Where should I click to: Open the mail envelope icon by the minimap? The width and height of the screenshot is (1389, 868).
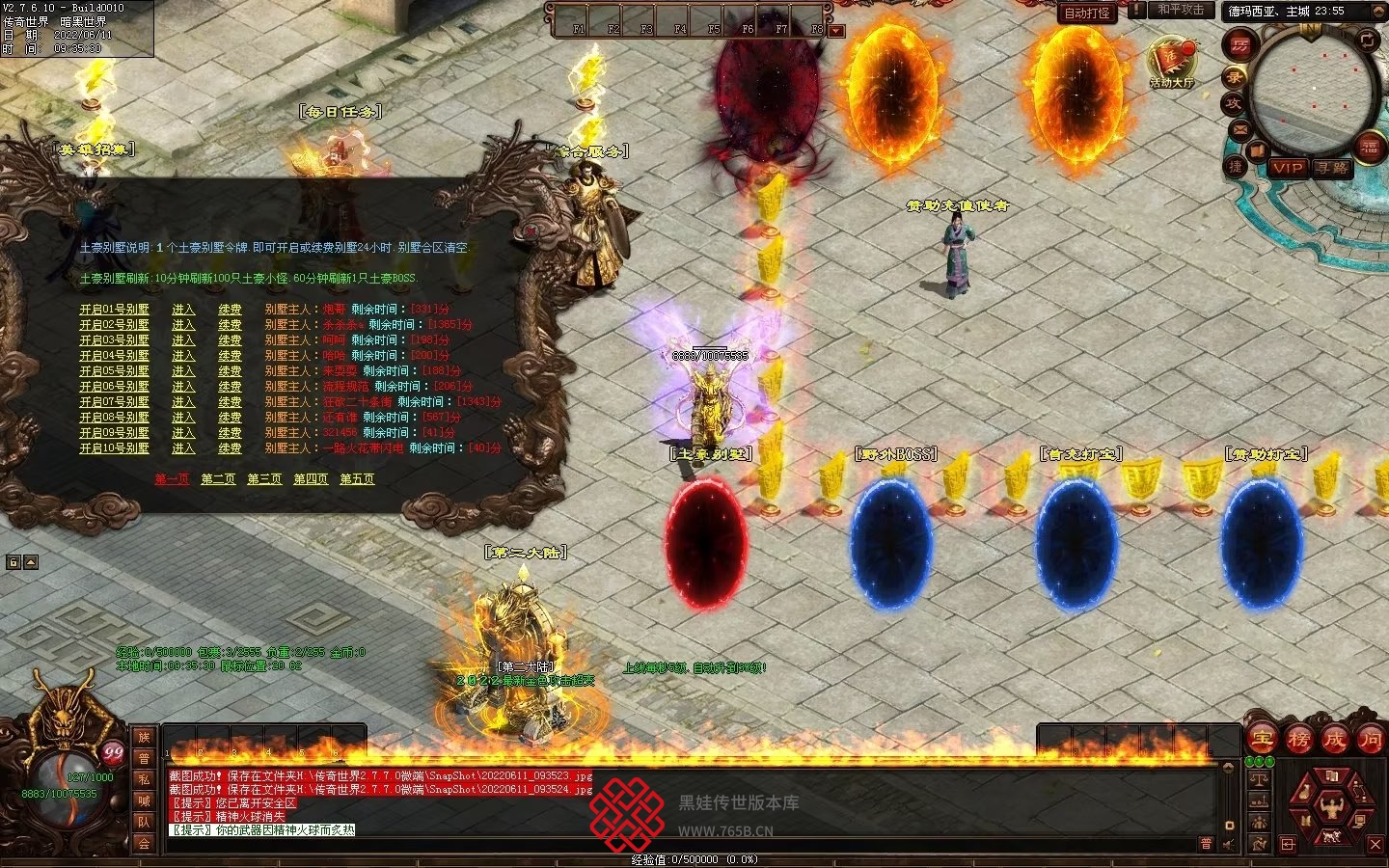[1240, 129]
